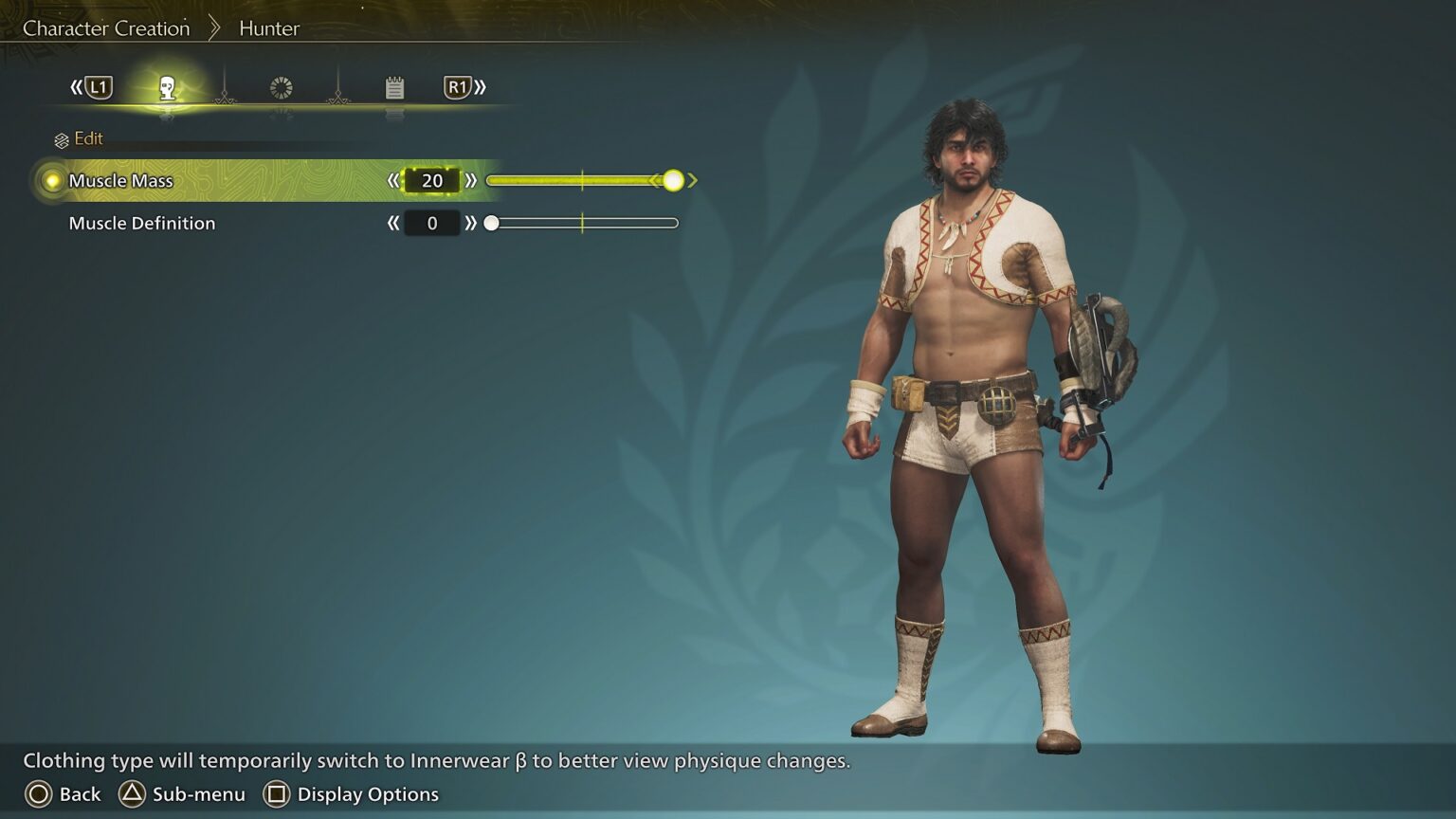Select the Muscle Definition row
The image size is (1456, 819).
[x=142, y=224]
